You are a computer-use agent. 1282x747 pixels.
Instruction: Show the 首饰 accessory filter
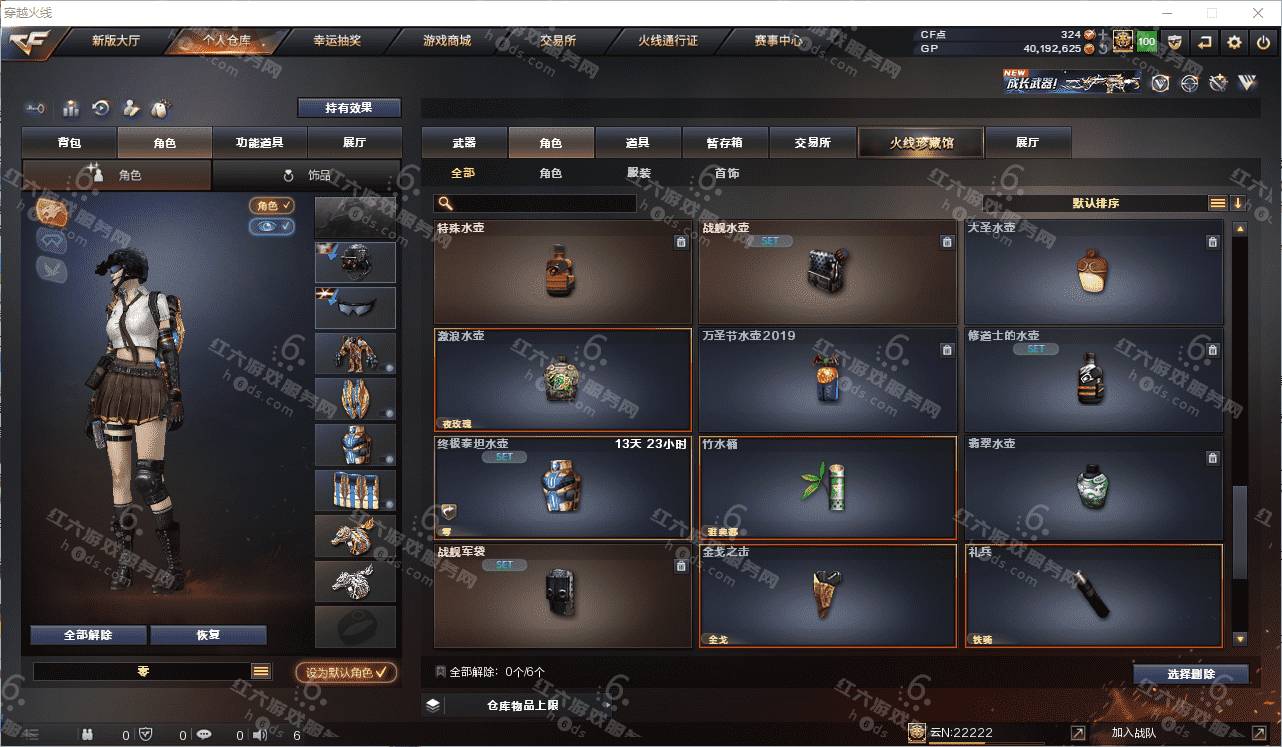click(x=727, y=173)
